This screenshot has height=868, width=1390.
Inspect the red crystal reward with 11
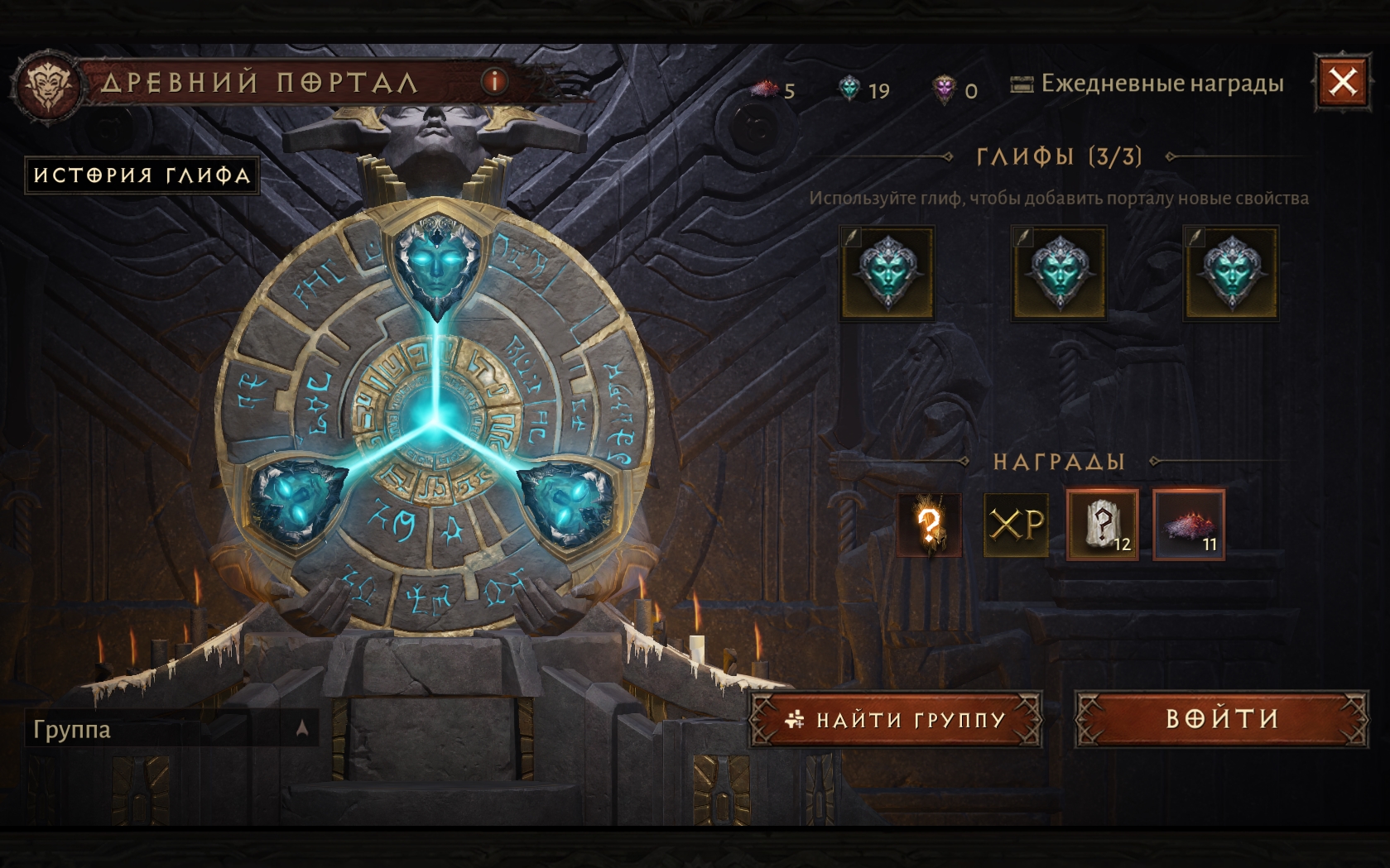tap(1188, 525)
